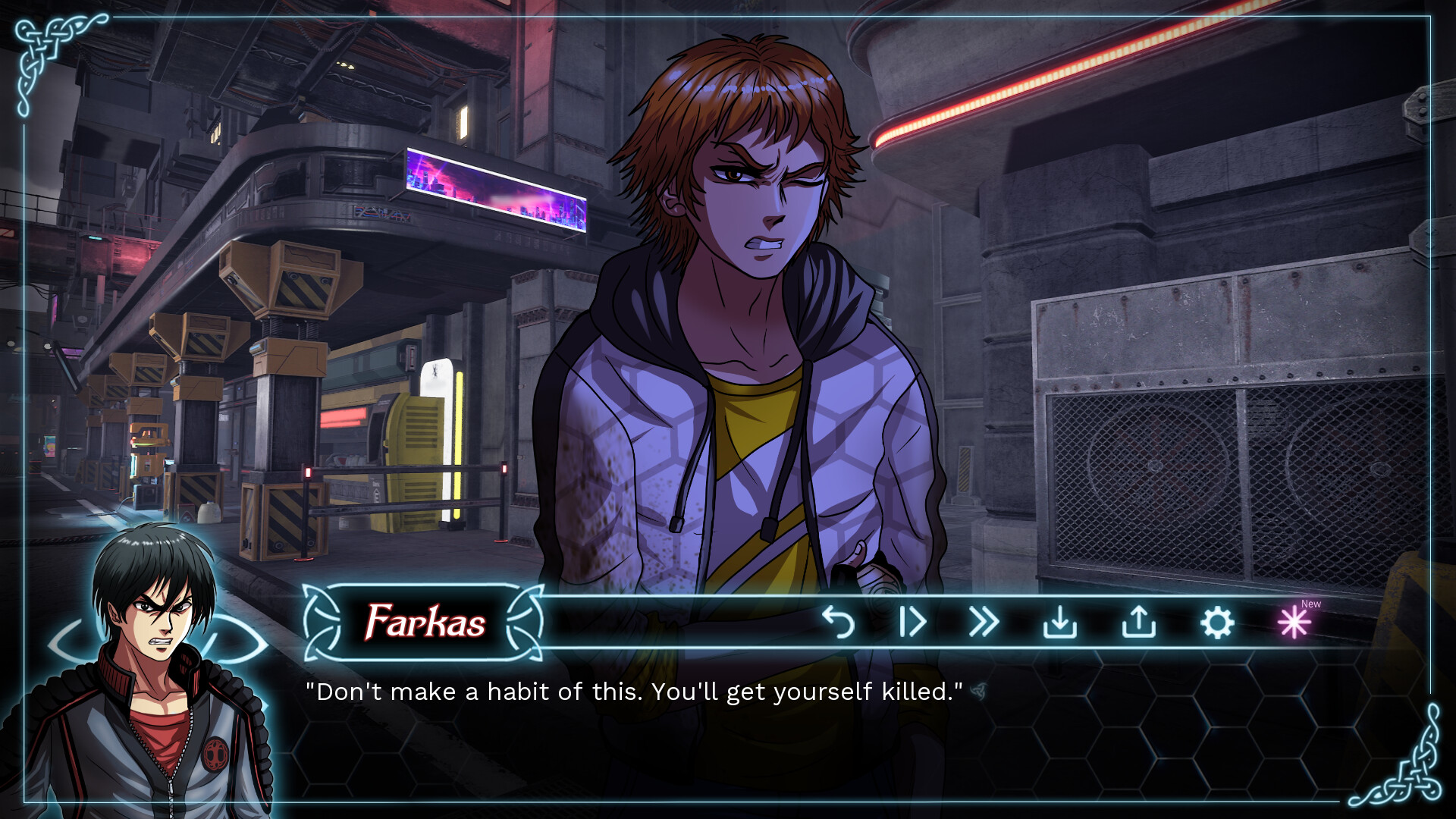Select the pink asterisk icon marked New
The height and width of the screenshot is (819, 1456).
1294,623
